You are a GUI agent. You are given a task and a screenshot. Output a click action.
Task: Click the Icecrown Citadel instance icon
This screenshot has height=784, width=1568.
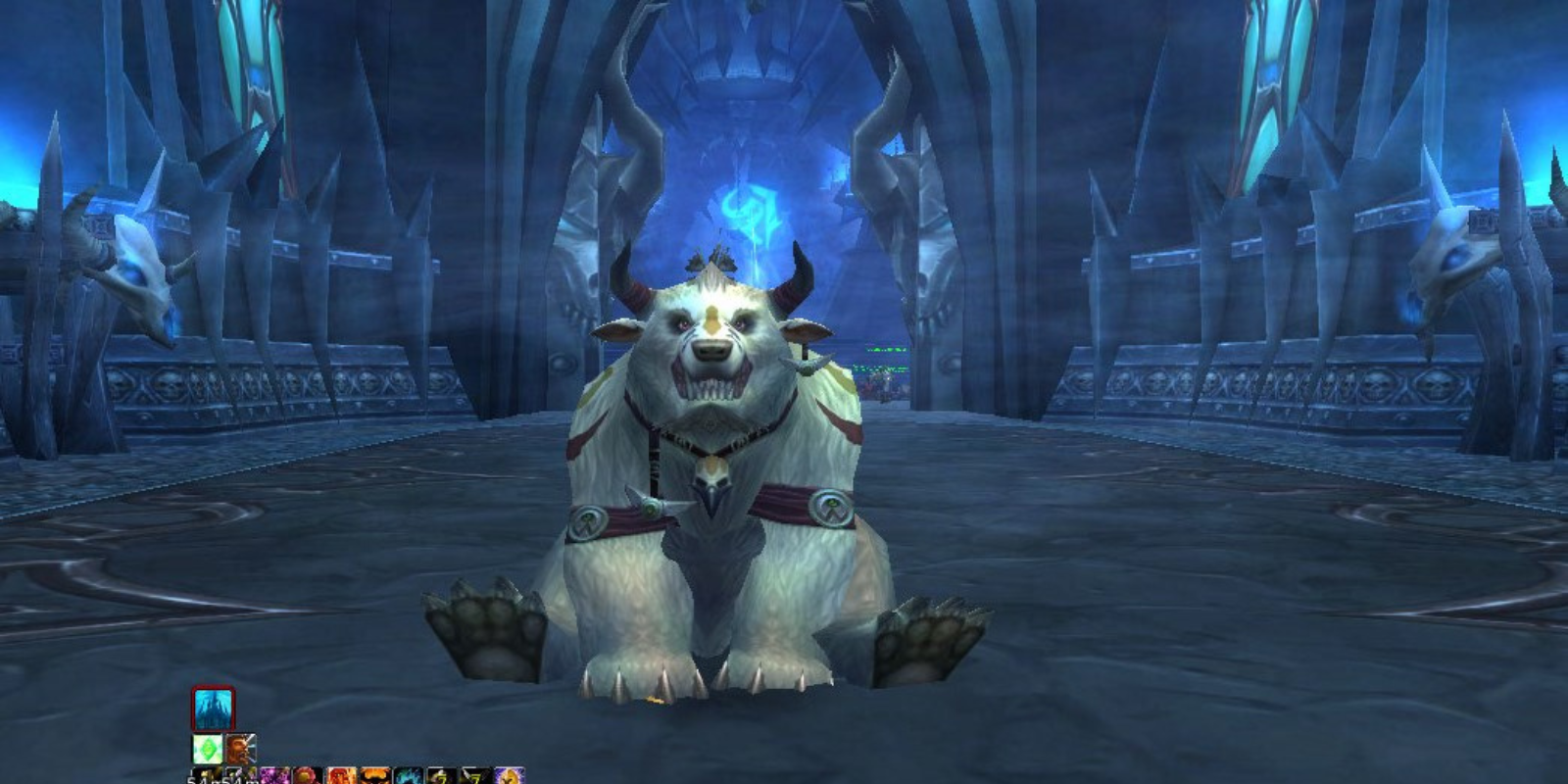[212, 708]
